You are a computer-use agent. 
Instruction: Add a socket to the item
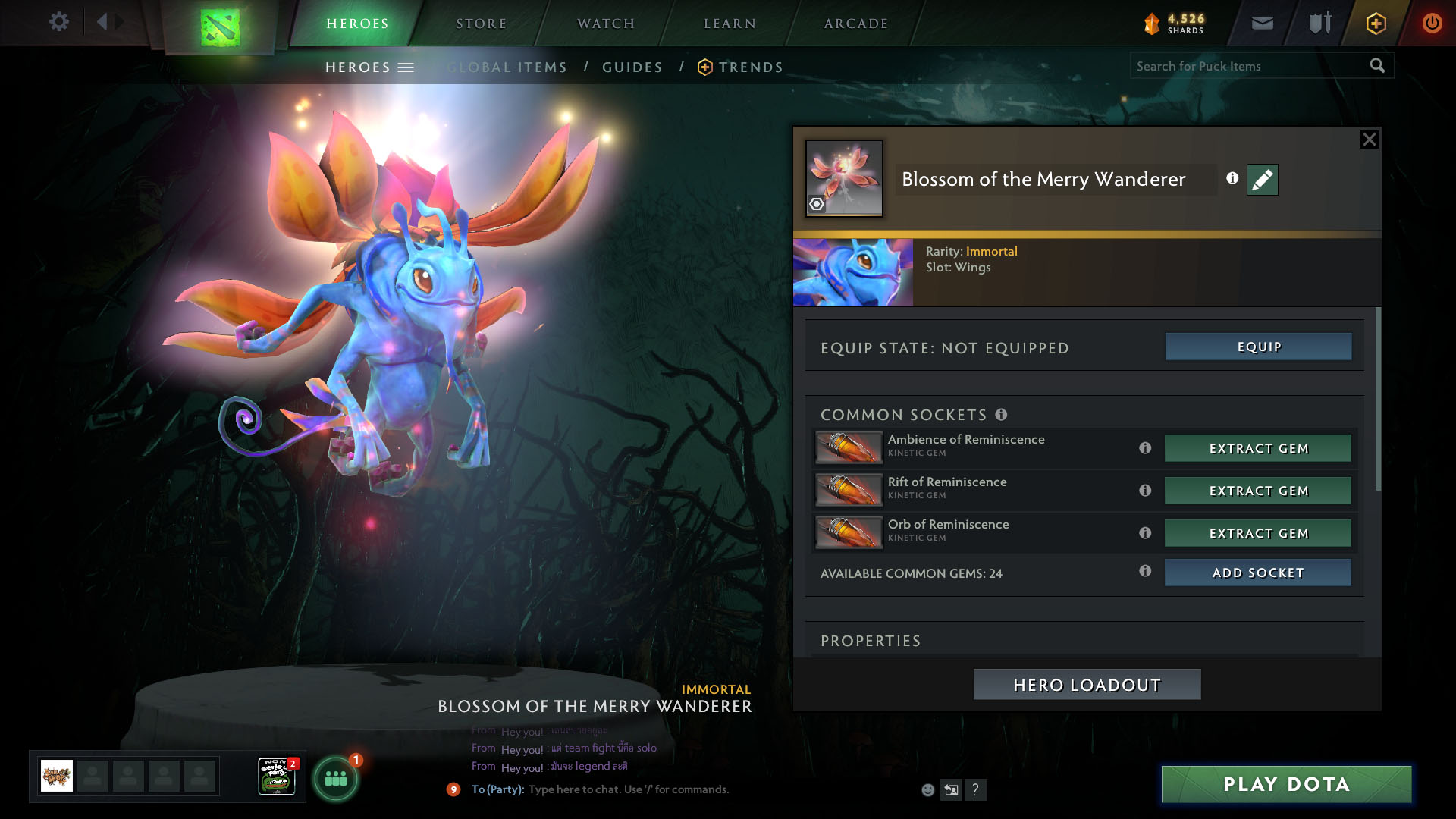pyautogui.click(x=1258, y=573)
